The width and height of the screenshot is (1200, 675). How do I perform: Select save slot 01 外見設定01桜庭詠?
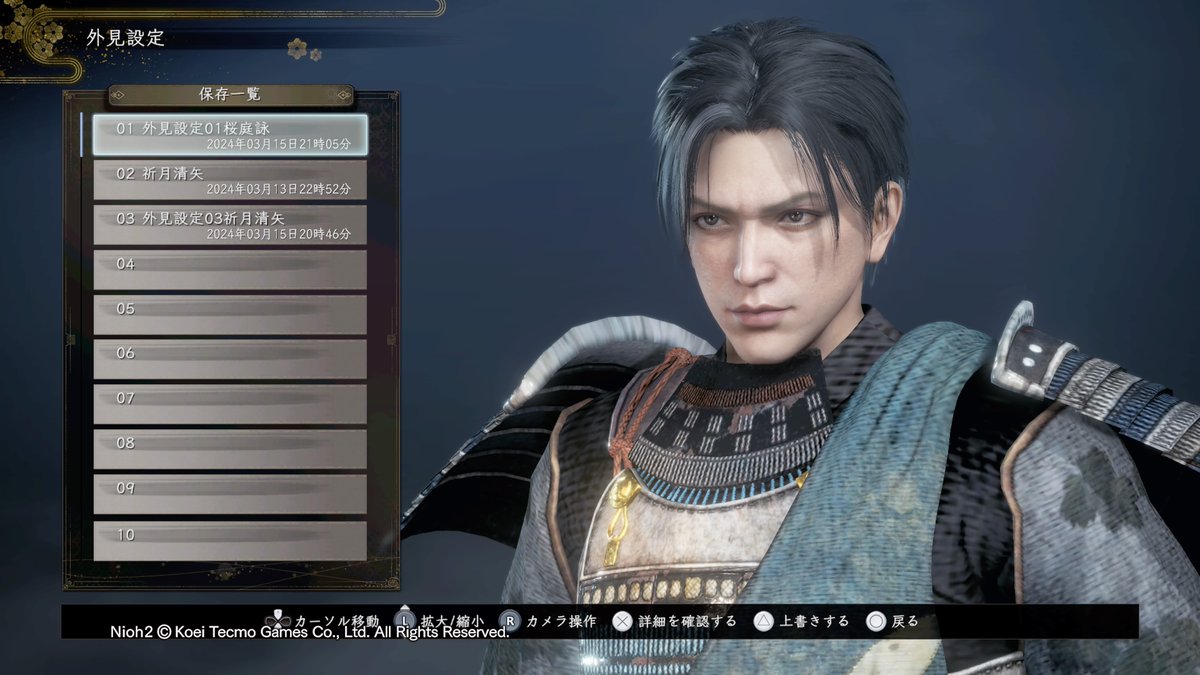point(230,135)
